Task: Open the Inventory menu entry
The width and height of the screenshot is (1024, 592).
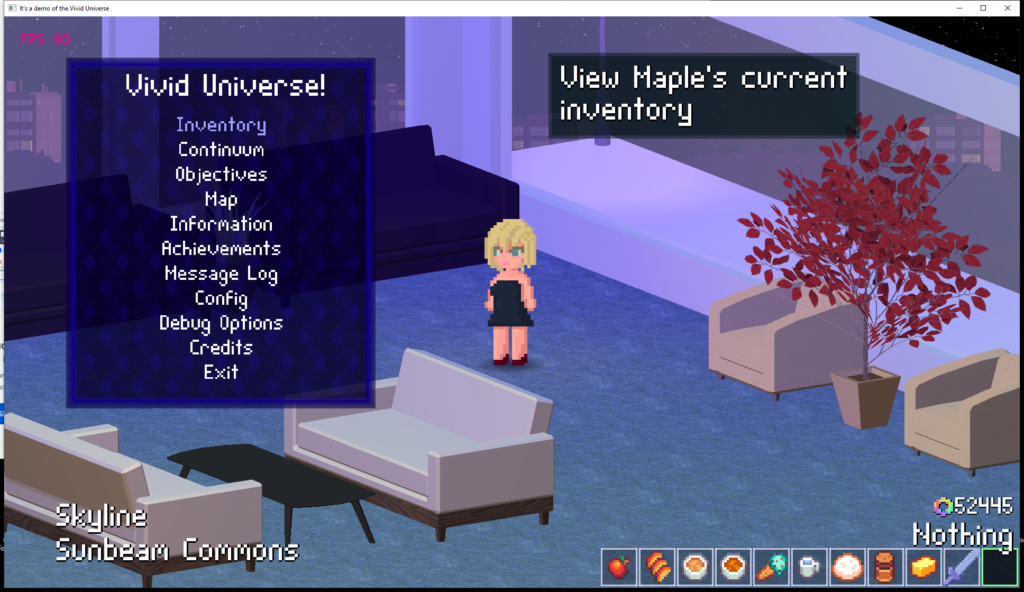Action: (221, 125)
